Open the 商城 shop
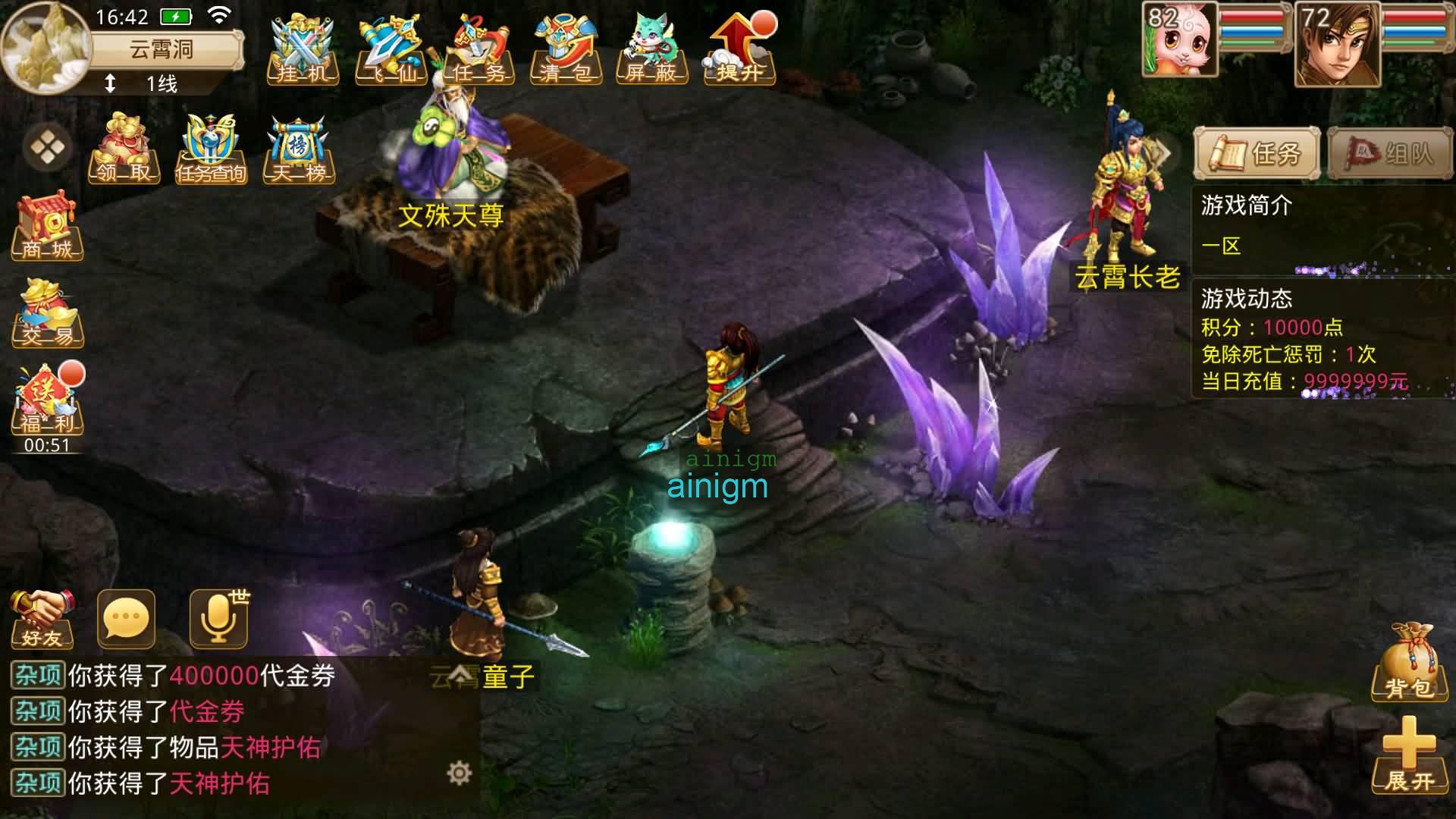The image size is (1456, 819). (47, 226)
